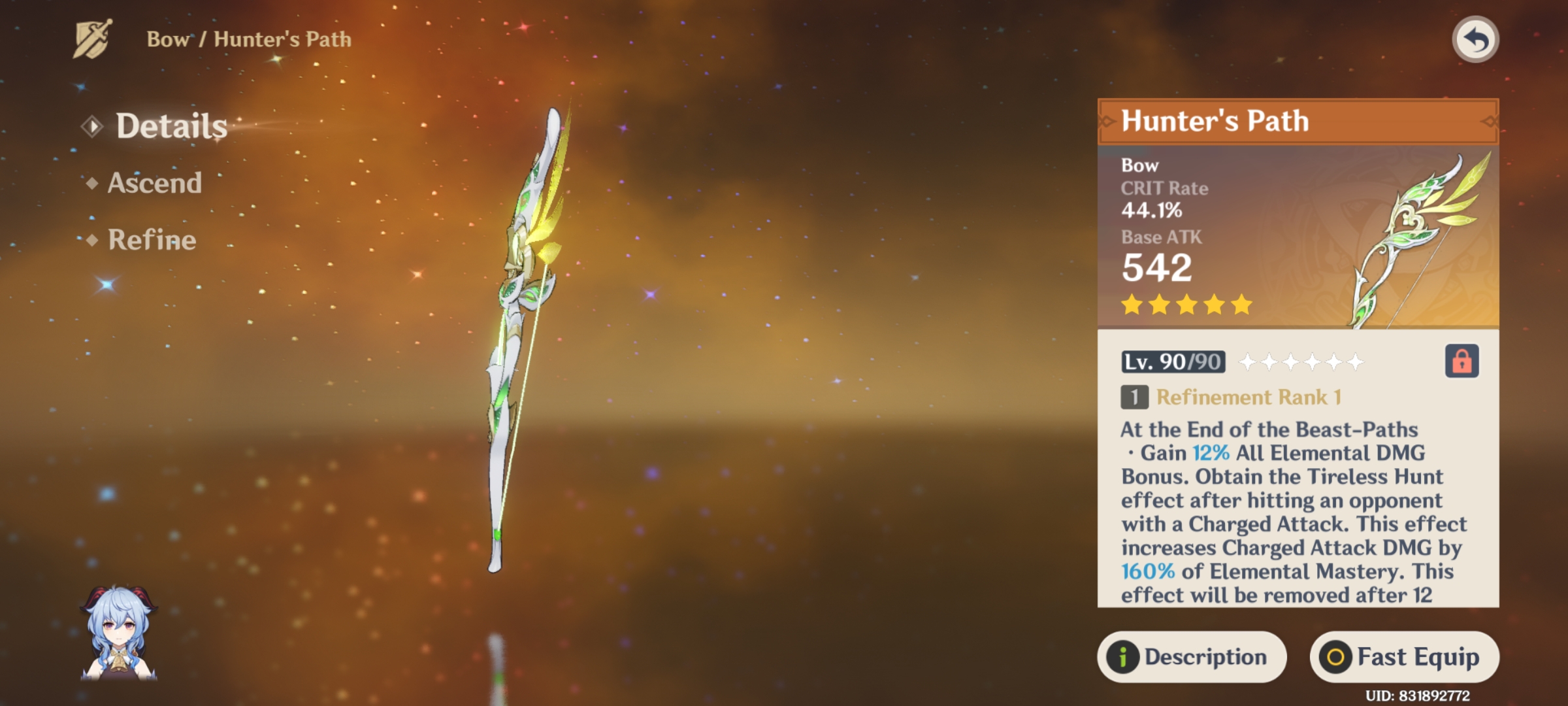The image size is (1568, 706).
Task: Select the Ganyu character portrait
Action: [119, 633]
